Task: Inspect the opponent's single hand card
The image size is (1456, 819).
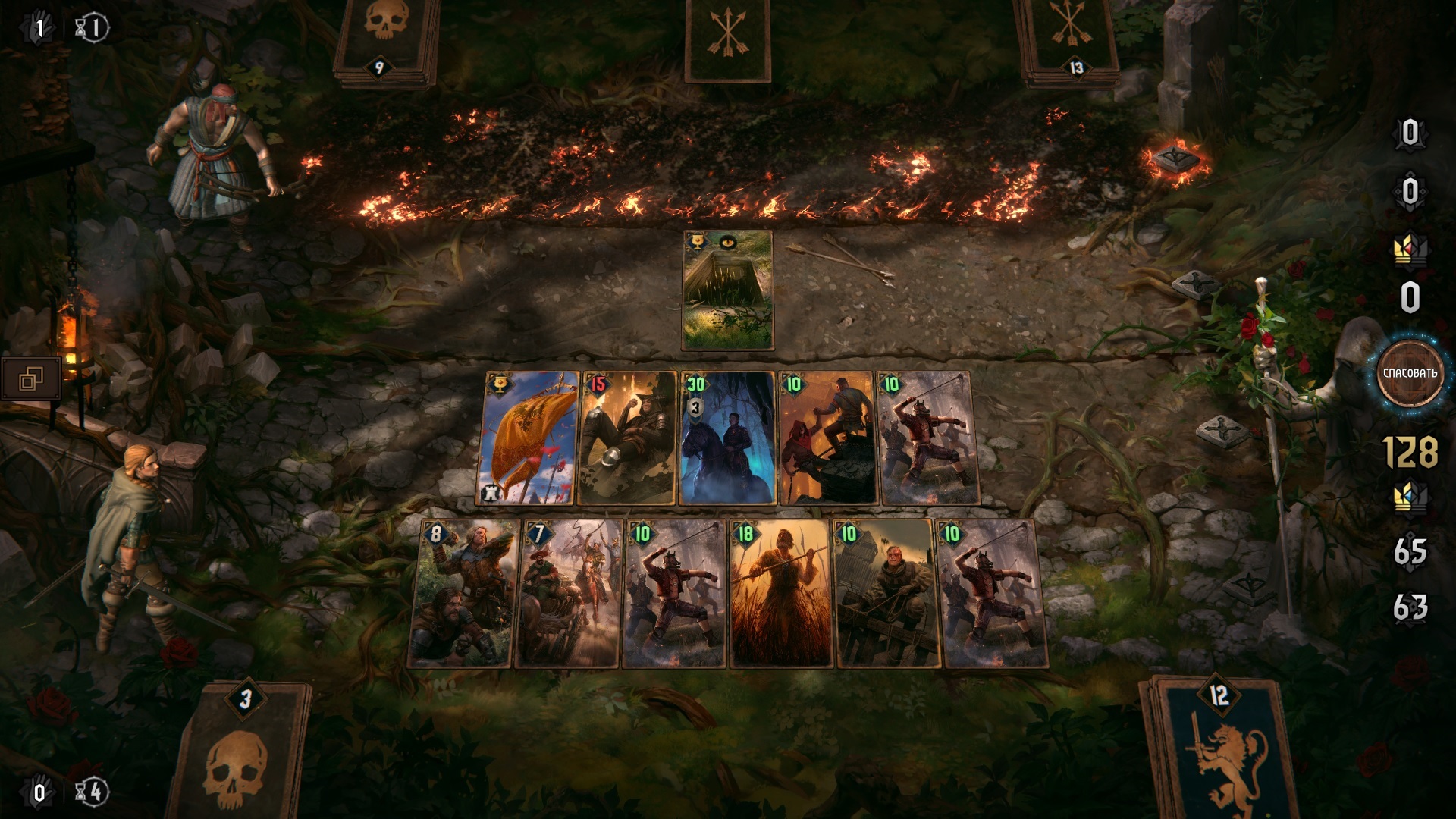Action: 727,38
